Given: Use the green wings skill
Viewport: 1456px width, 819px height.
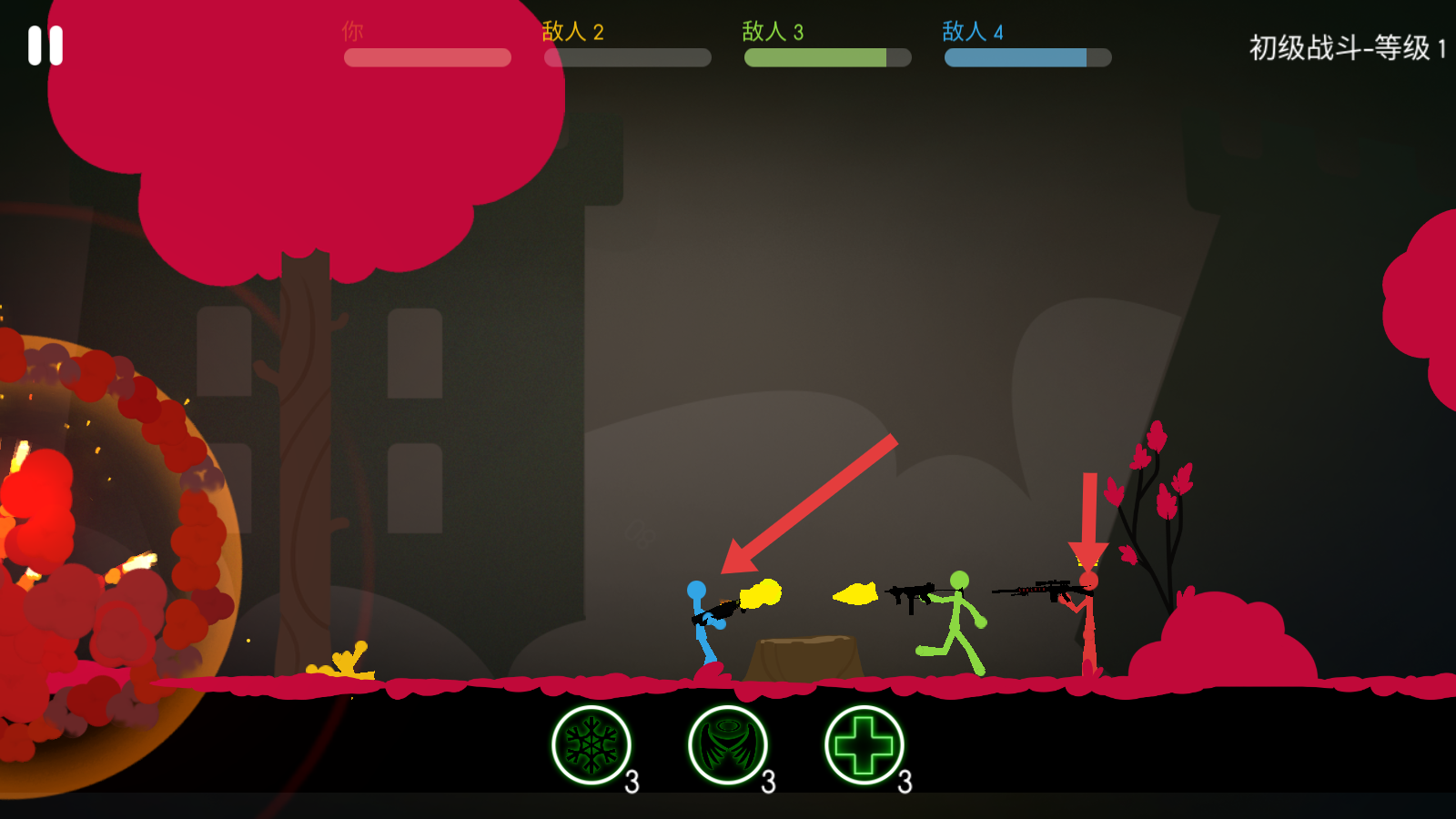Looking at the screenshot, I should coord(728,745).
